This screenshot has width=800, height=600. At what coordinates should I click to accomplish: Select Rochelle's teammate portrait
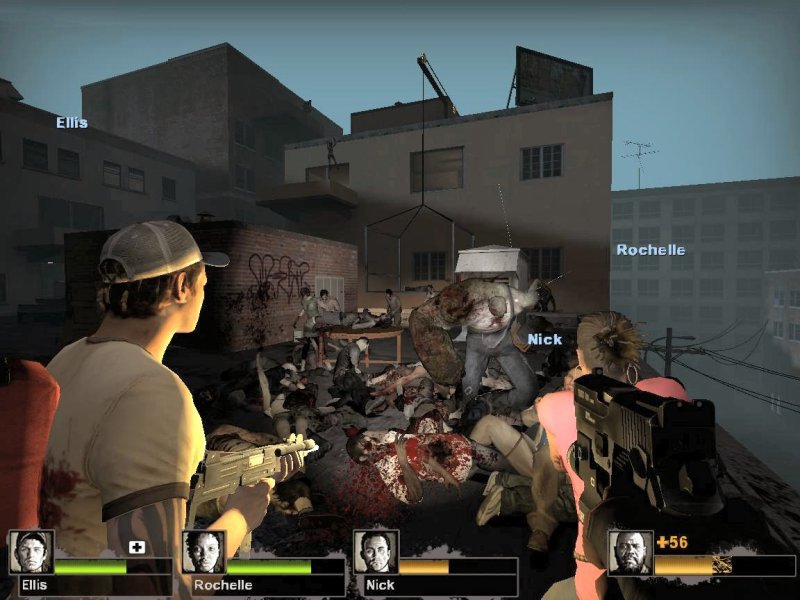[x=204, y=552]
